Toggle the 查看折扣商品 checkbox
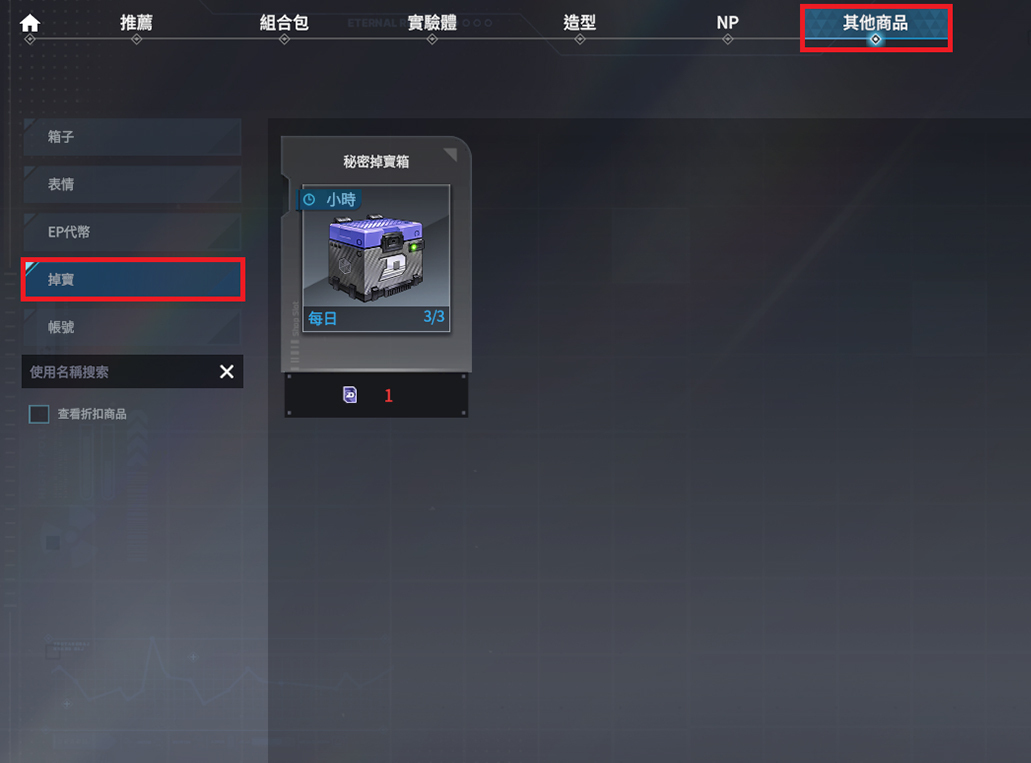 pos(39,414)
